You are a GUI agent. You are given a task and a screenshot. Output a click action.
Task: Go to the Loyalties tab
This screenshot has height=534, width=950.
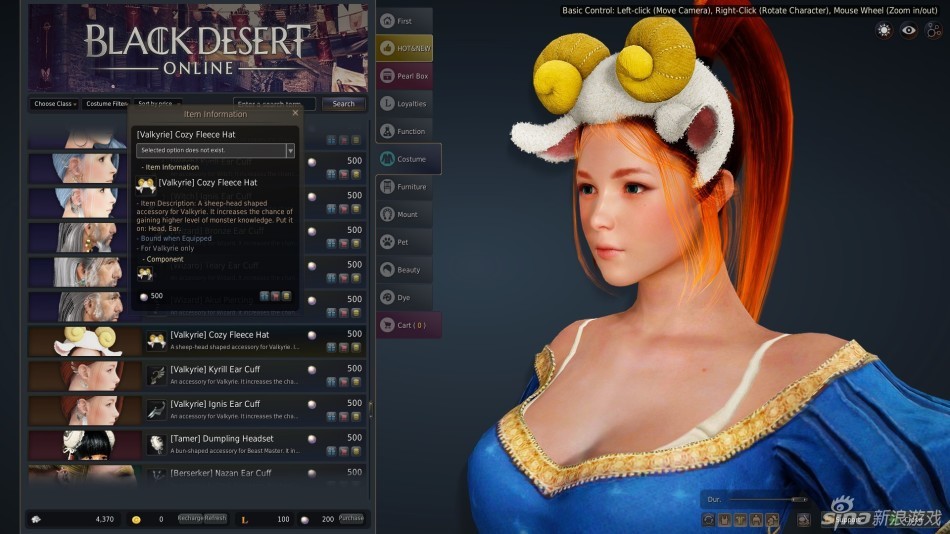pyautogui.click(x=405, y=103)
